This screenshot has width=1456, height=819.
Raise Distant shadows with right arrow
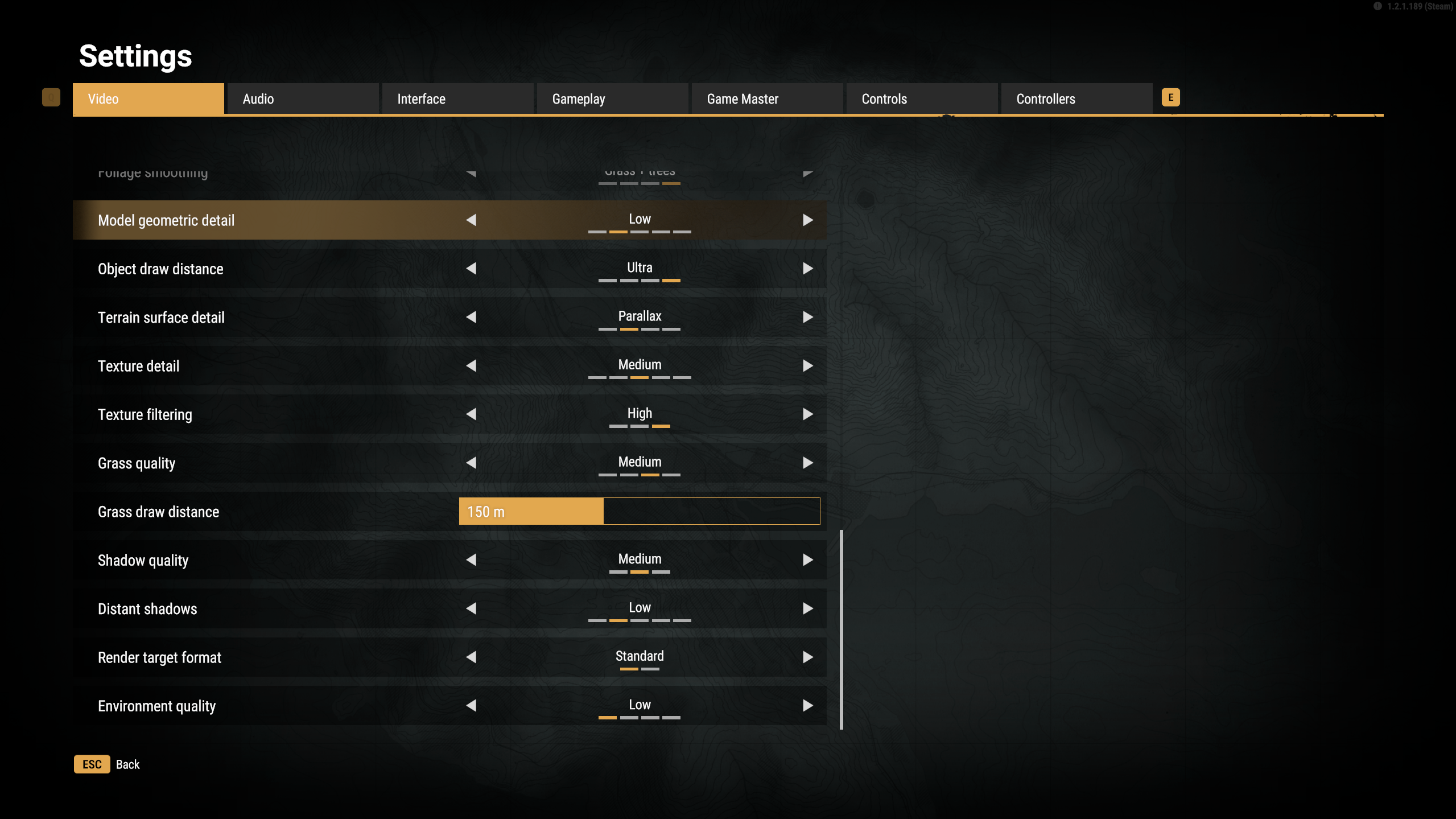807,608
